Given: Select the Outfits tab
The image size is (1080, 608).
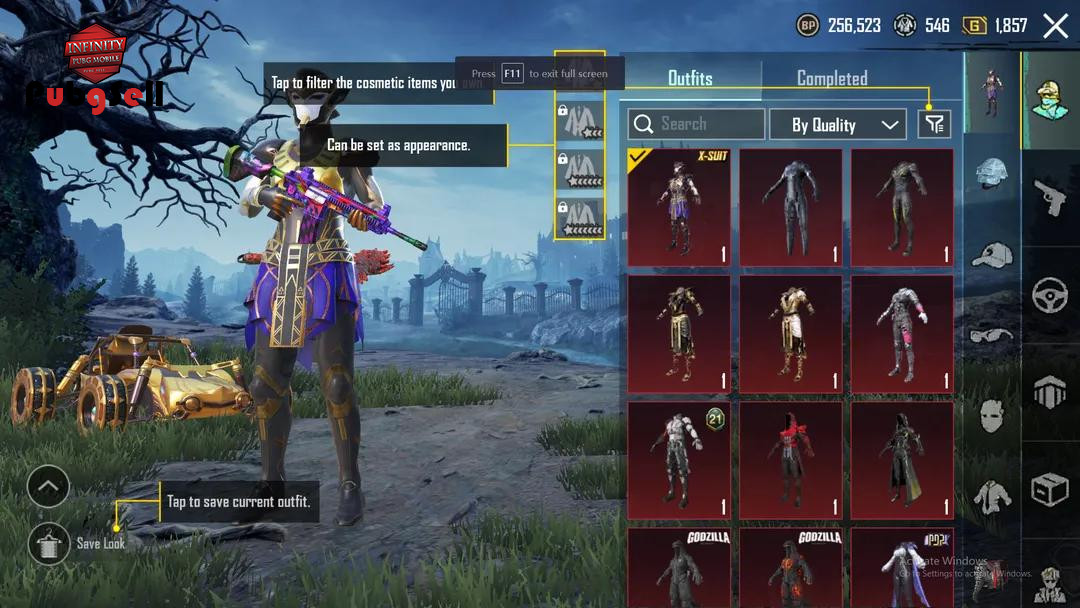Looking at the screenshot, I should [690, 78].
